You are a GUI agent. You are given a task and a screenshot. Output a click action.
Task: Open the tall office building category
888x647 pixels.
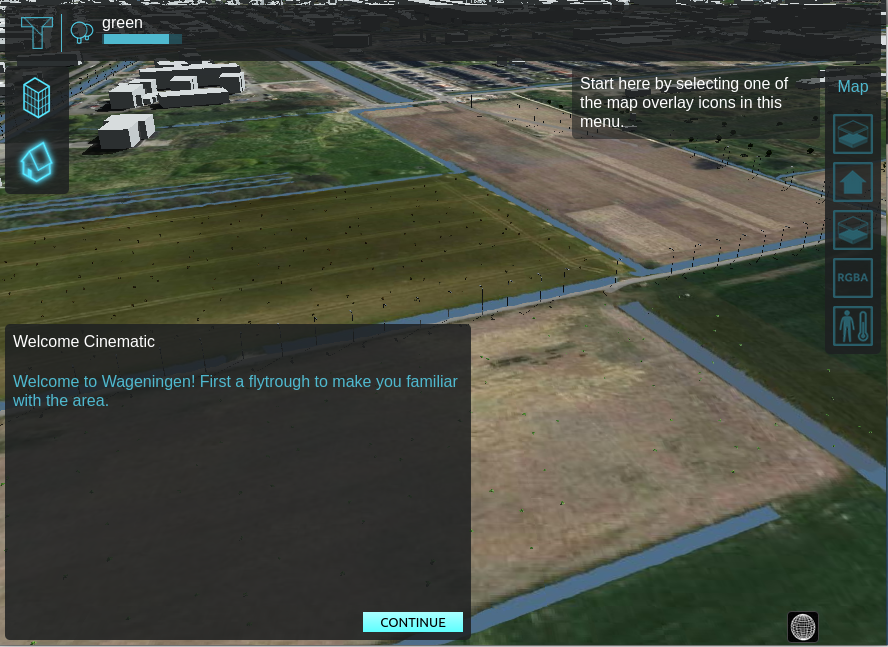pyautogui.click(x=37, y=98)
